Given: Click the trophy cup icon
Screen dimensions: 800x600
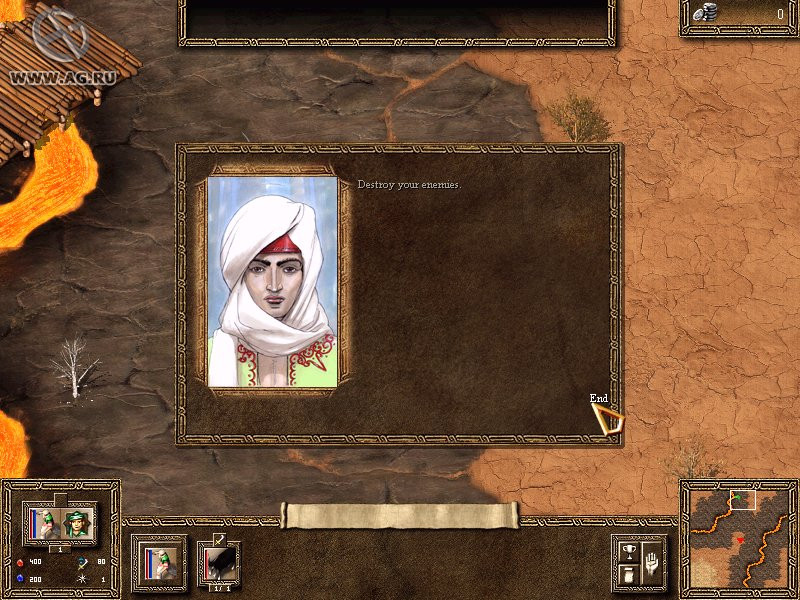Looking at the screenshot, I should point(628,549).
